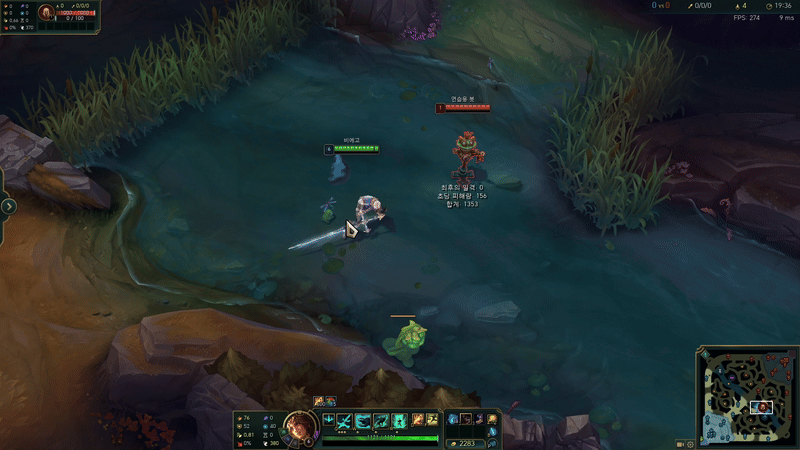The image size is (800, 450).
Task: Select Viego's passive ability icon
Action: coord(329,420)
